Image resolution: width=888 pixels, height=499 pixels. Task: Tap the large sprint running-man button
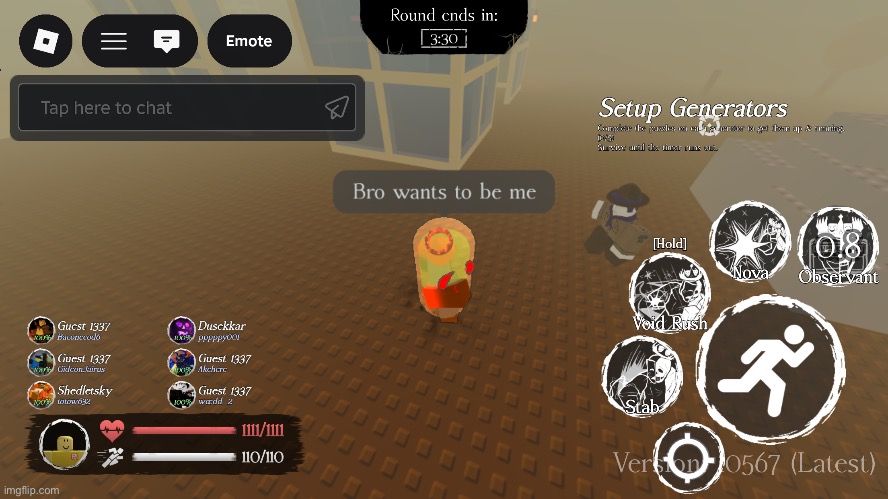[770, 369]
